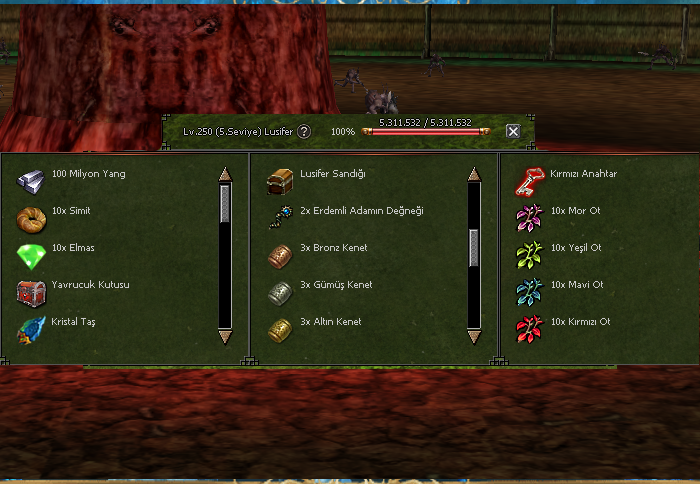
Task: Choose the Kırmızı Anahtar key
Action: pos(529,180)
